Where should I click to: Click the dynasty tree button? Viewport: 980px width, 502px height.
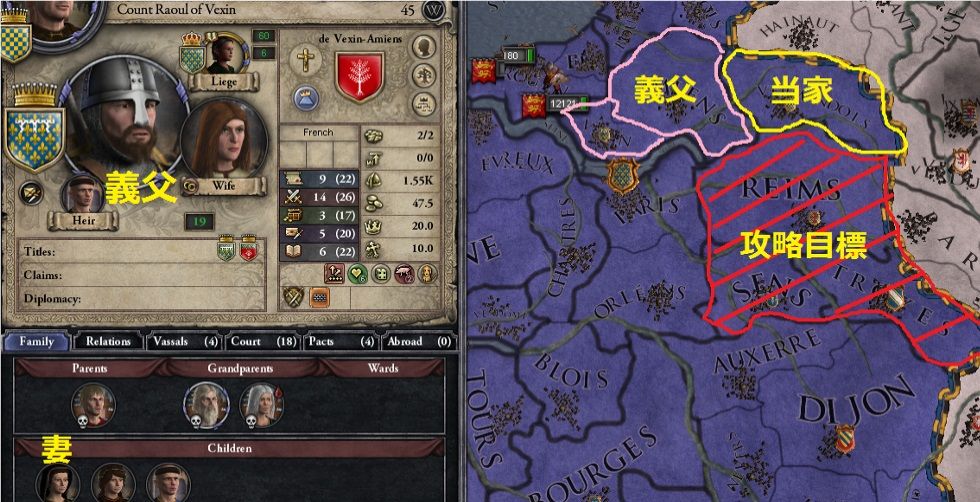(x=425, y=74)
